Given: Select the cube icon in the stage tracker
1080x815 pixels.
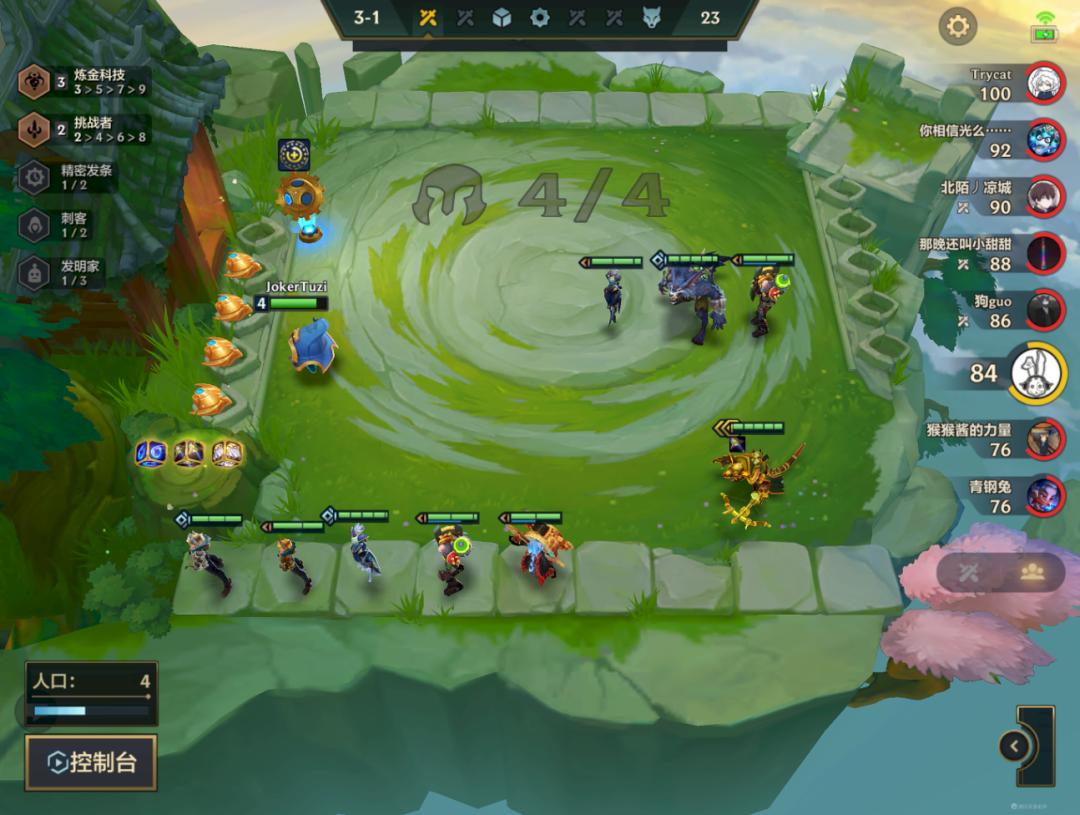Looking at the screenshot, I should click(x=502, y=18).
